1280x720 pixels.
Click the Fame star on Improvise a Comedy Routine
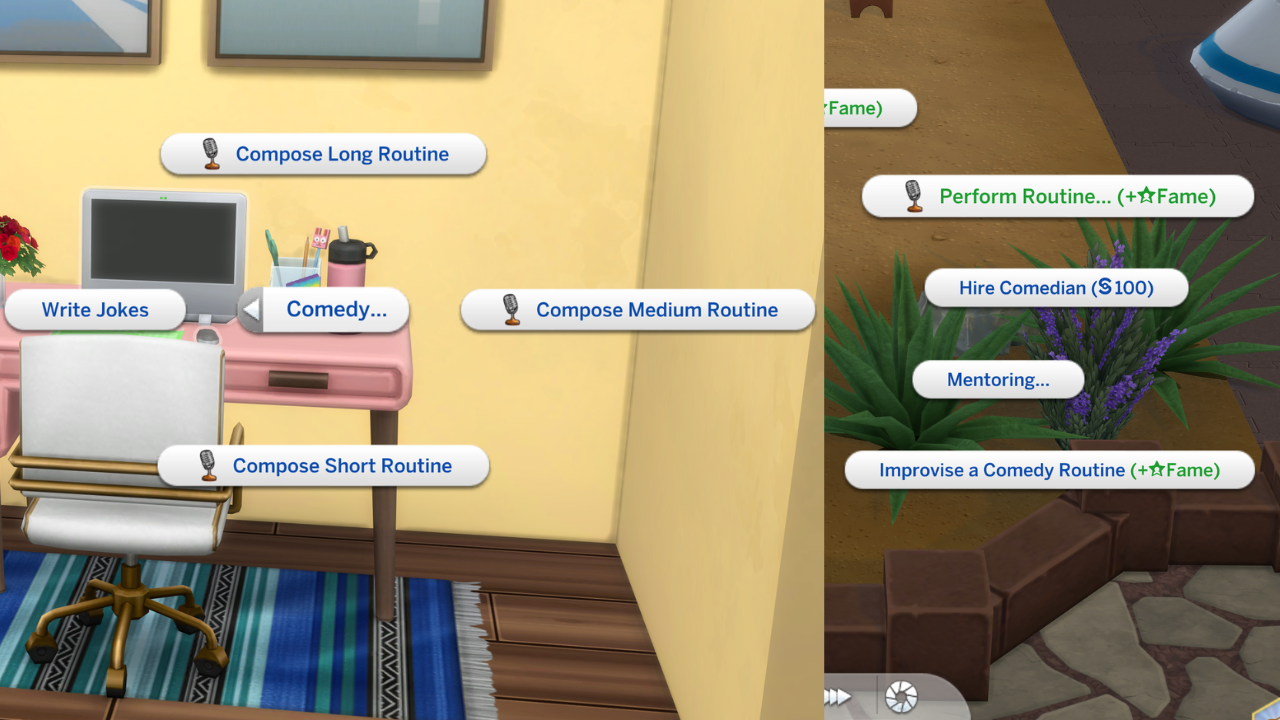tap(1155, 470)
